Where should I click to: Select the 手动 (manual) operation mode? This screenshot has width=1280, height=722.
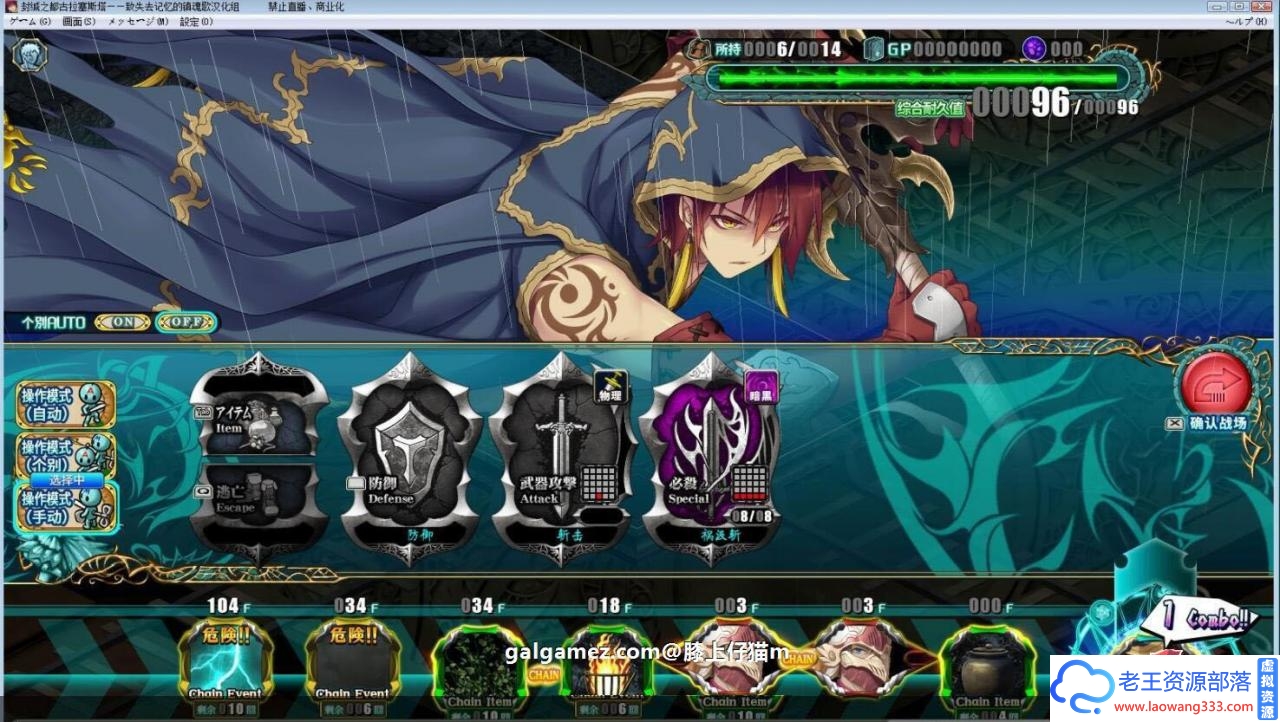(x=65, y=507)
